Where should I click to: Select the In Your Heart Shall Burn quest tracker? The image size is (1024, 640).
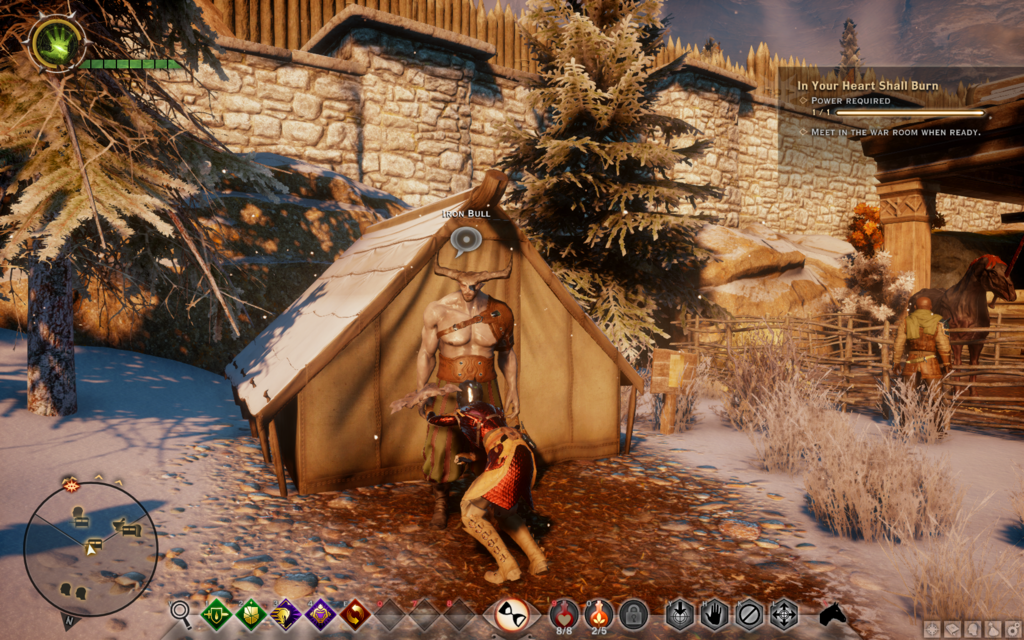868,86
